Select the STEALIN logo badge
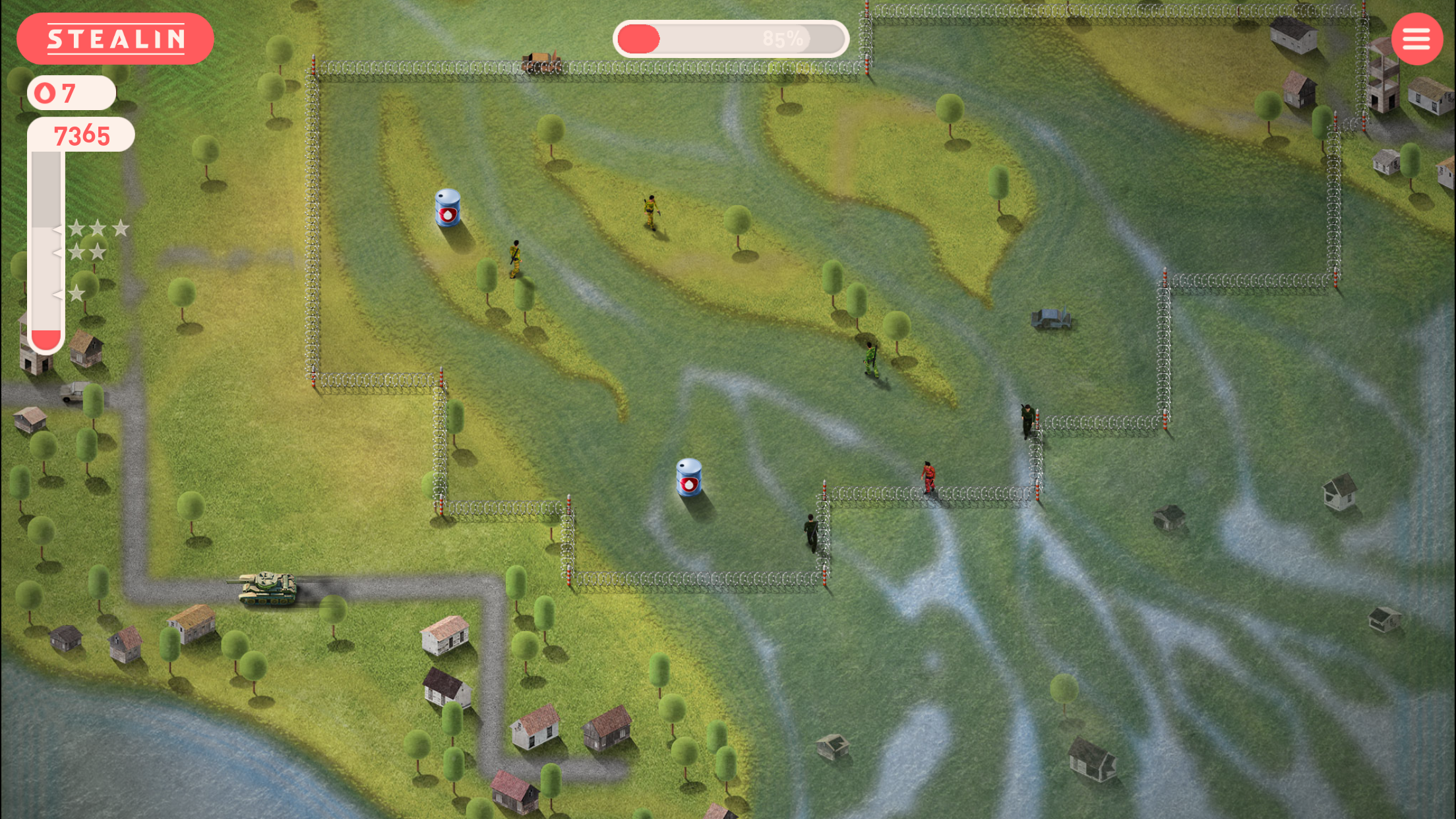 click(116, 39)
